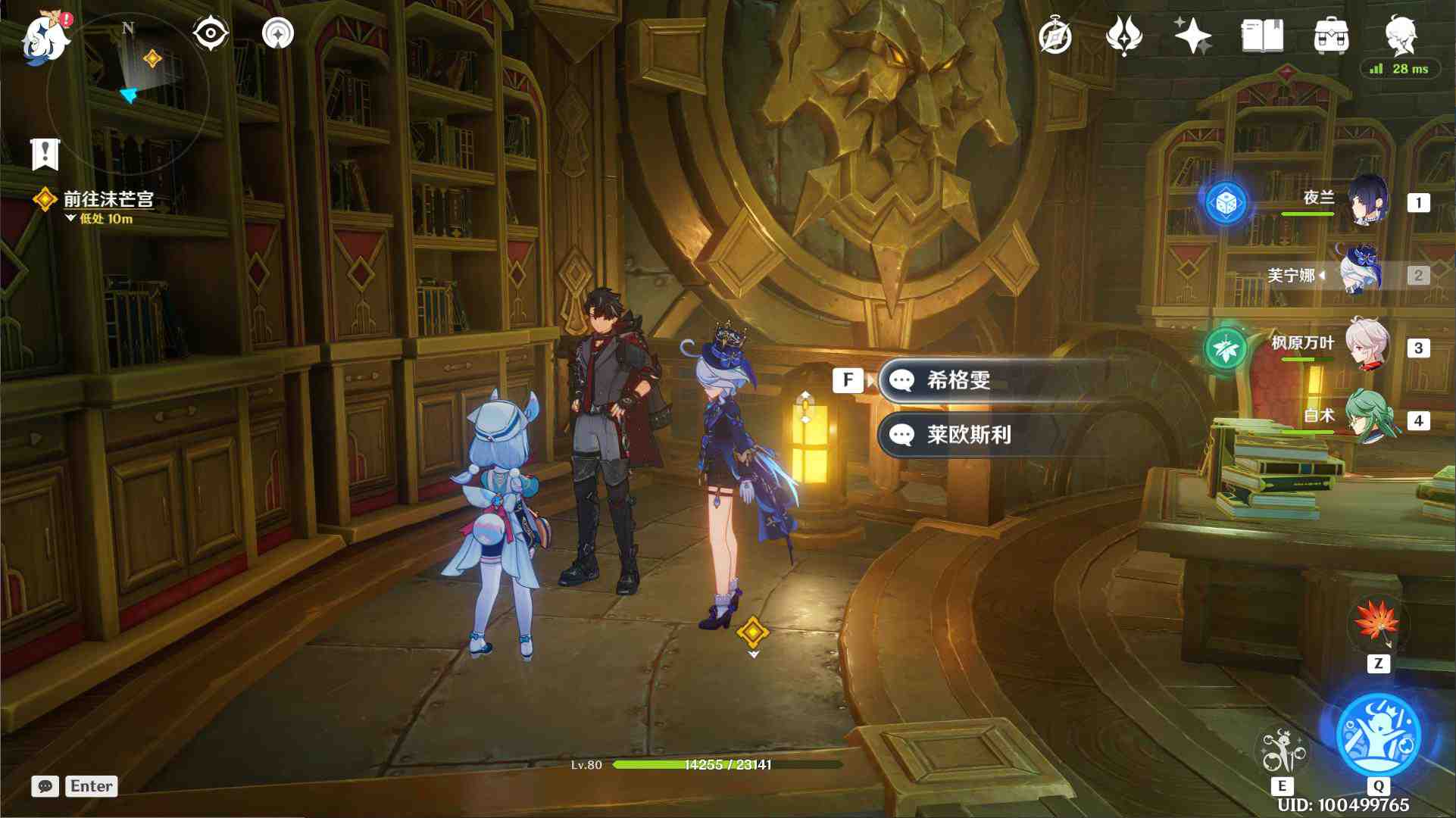Select the 前往沫芒宫 quest tracker
Viewport: 1456px width, 818px height.
click(108, 199)
